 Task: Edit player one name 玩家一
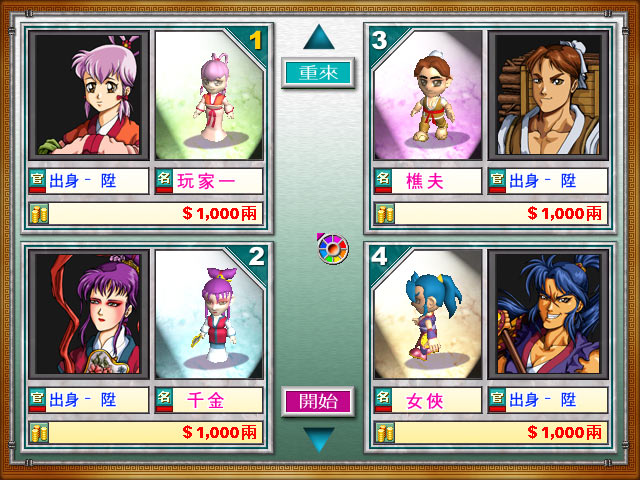[x=209, y=181]
